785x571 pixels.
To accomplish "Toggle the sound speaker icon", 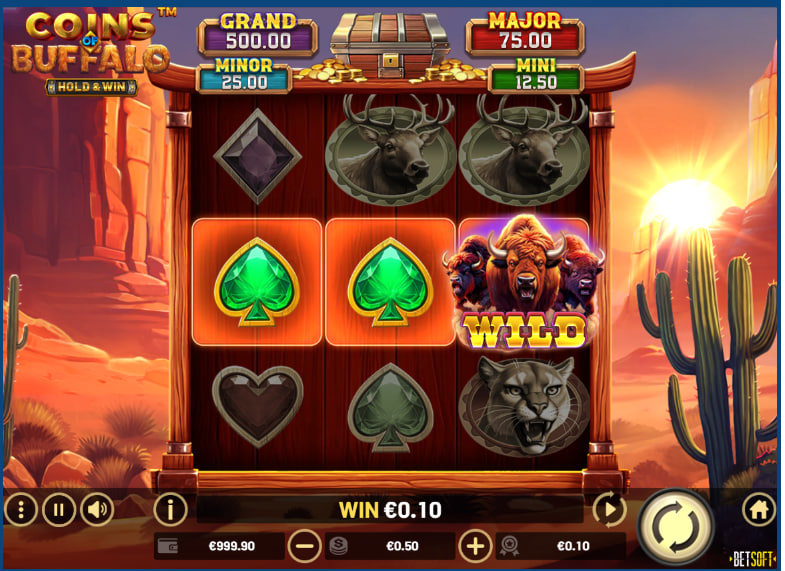I will pyautogui.click(x=97, y=510).
